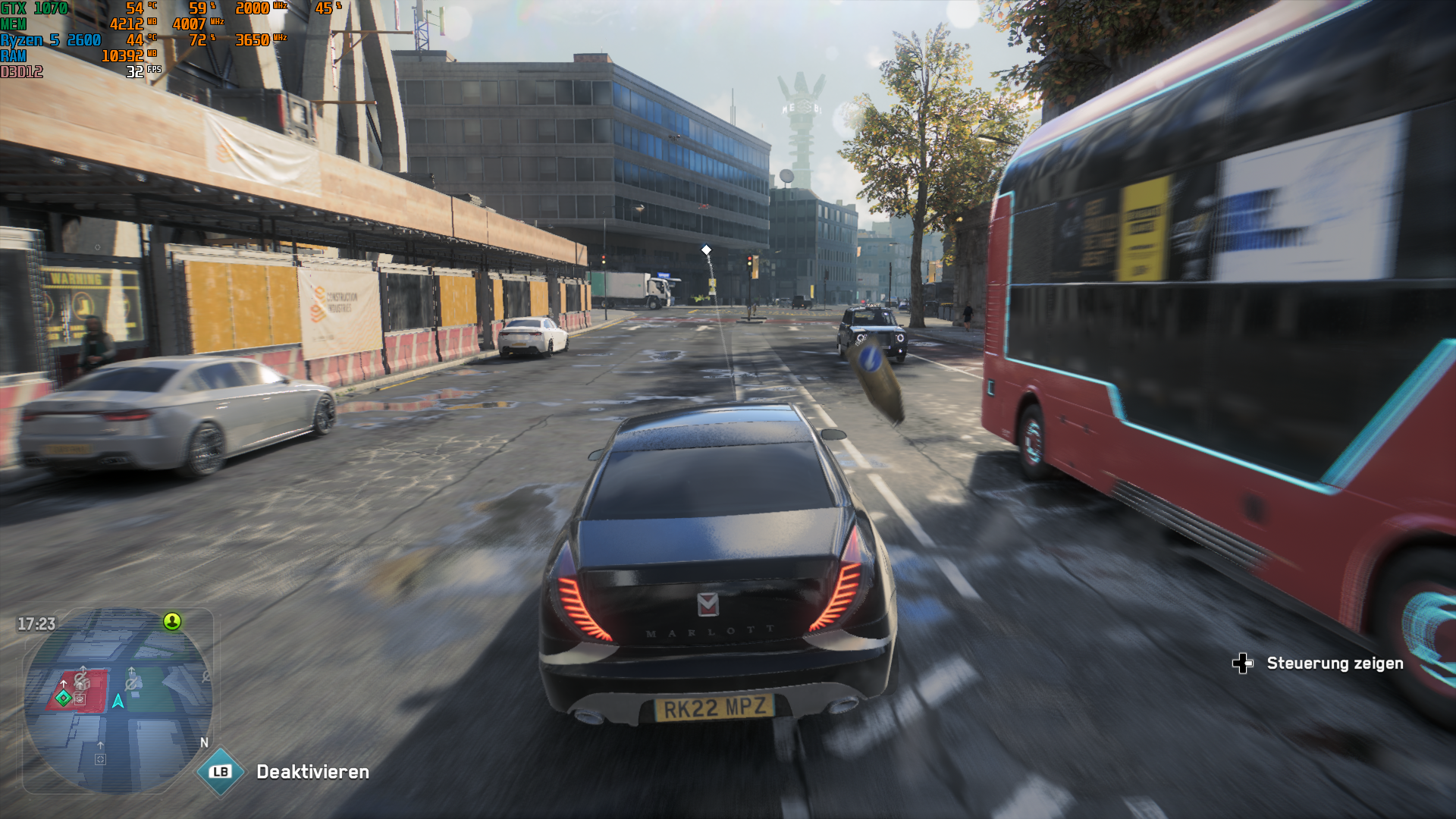
Task: Click the N compass indicator near the minimap
Action: click(x=203, y=742)
